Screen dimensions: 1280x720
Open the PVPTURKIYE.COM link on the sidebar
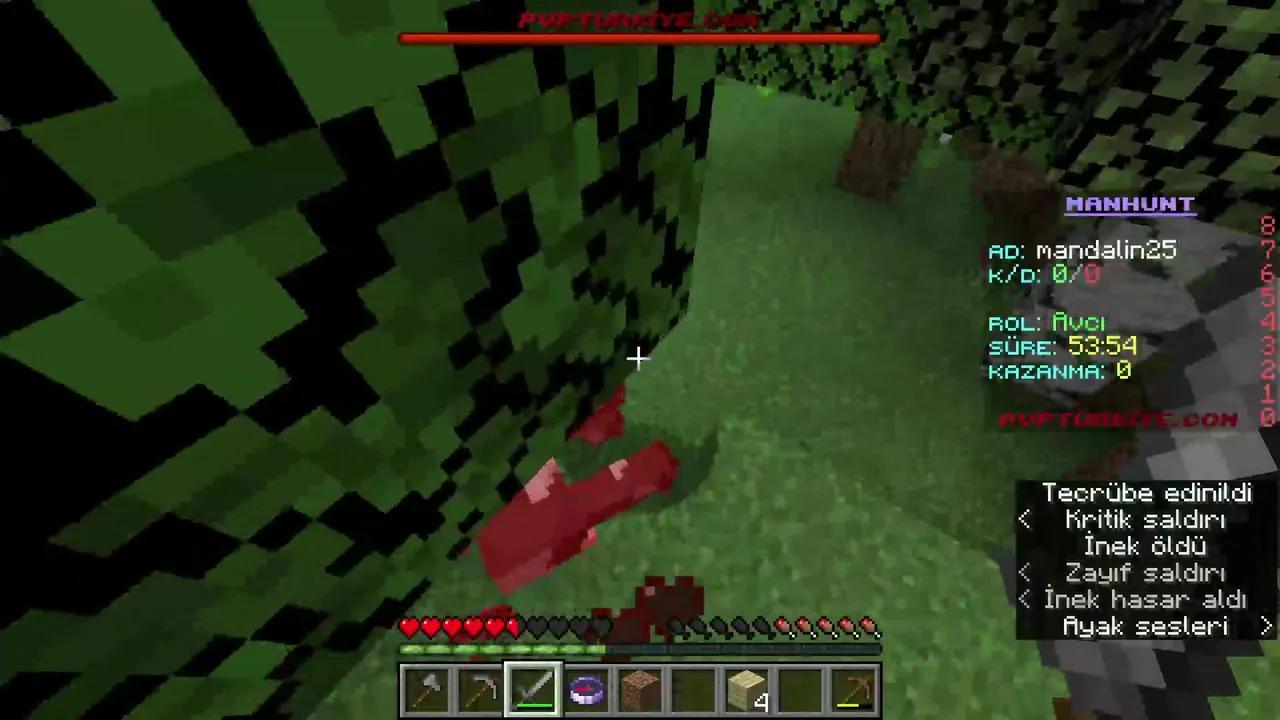(1118, 420)
